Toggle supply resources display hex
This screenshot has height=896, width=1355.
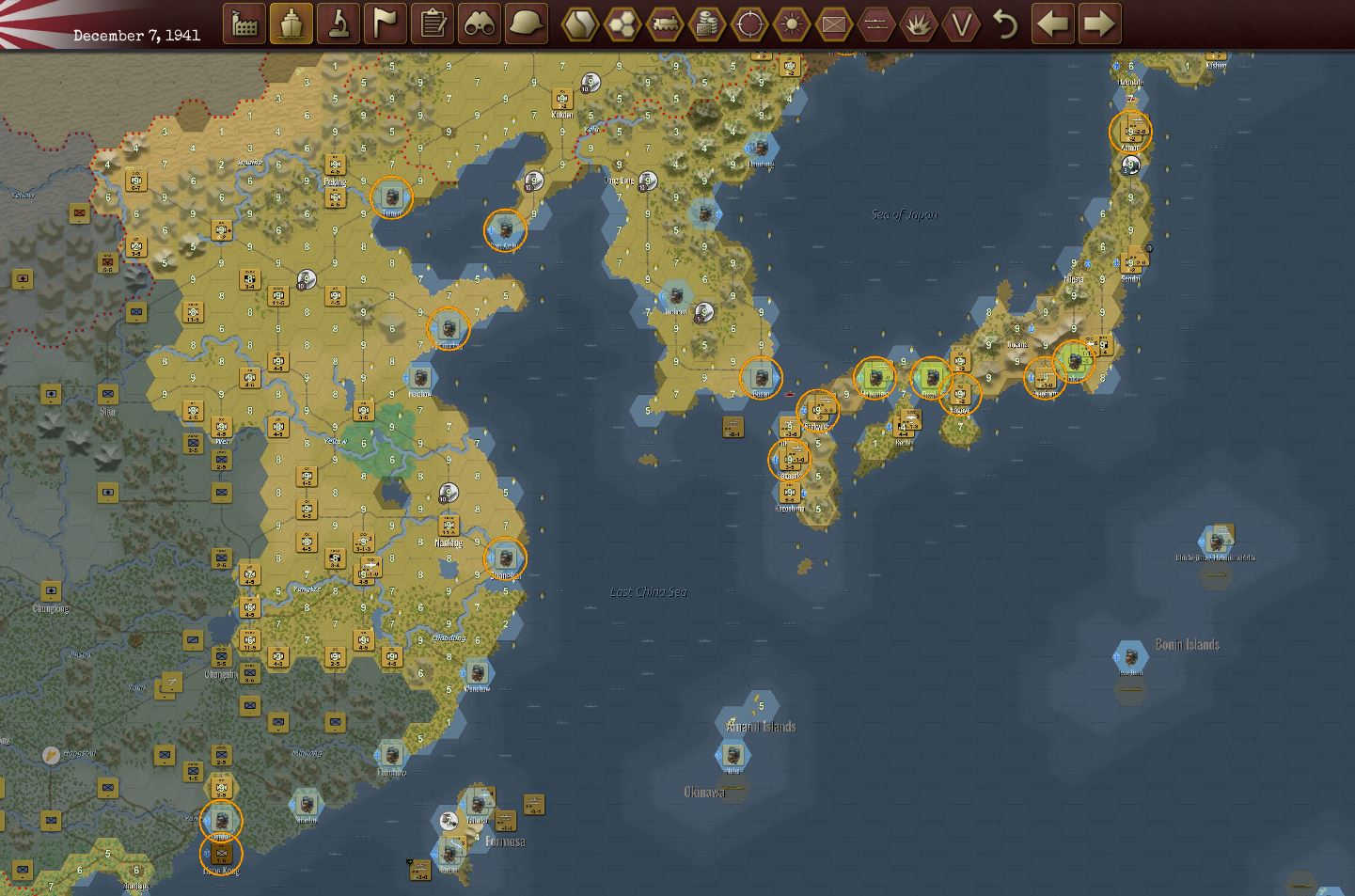tap(707, 24)
